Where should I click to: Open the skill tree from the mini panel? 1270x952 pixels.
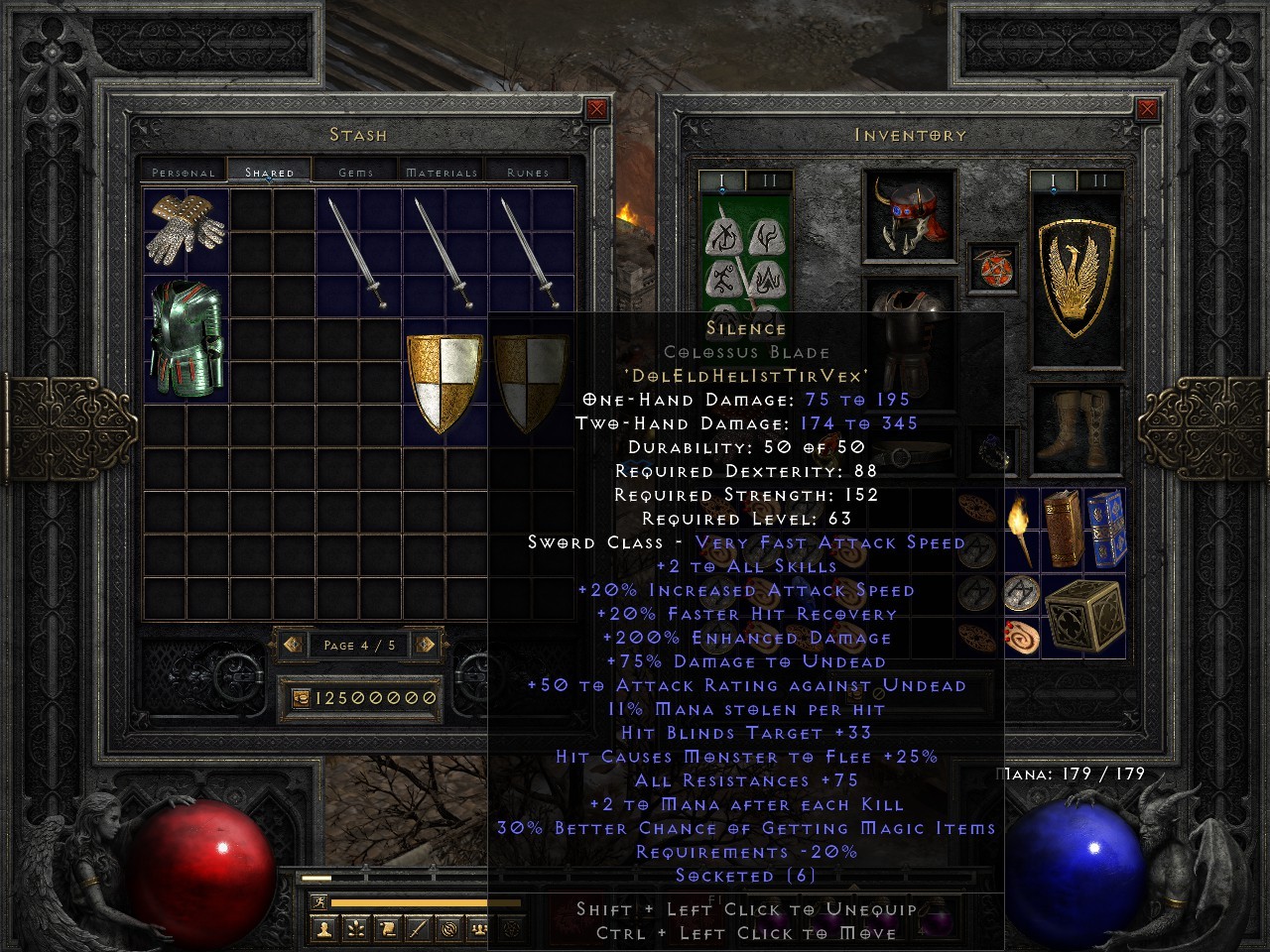(x=355, y=928)
